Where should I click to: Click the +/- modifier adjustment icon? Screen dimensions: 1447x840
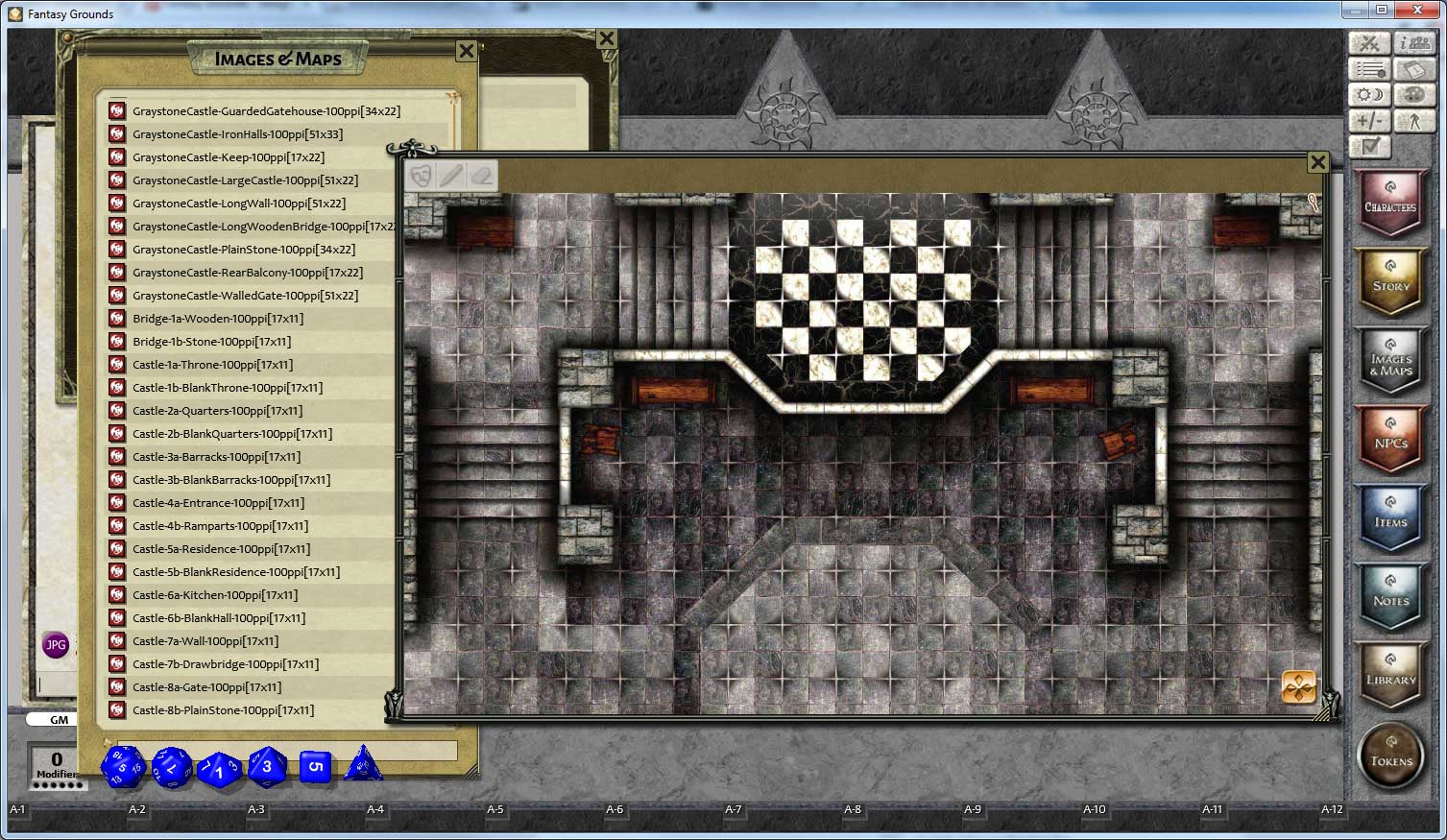click(1369, 120)
